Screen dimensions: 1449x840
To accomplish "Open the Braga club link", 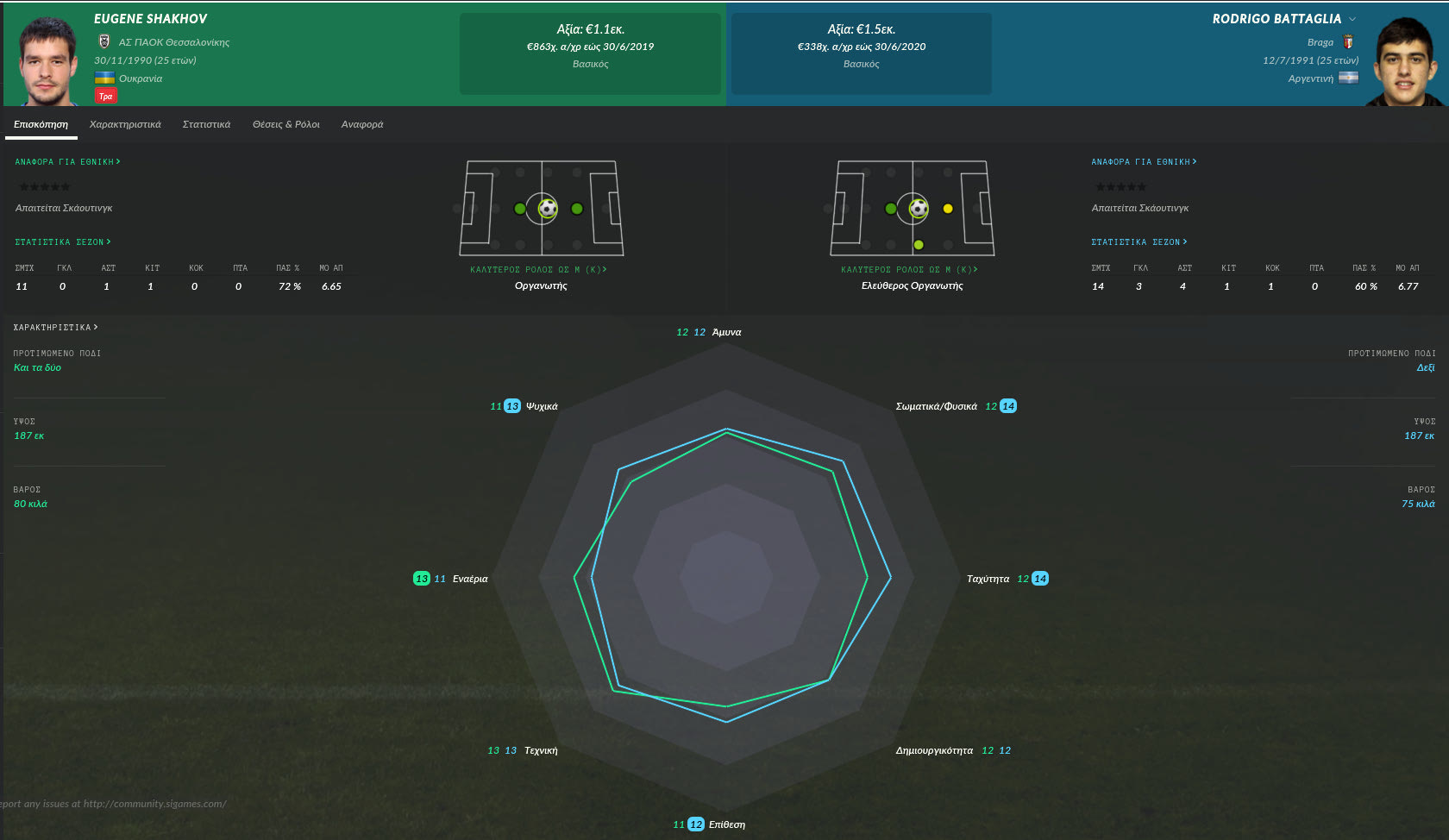I will 1320,42.
